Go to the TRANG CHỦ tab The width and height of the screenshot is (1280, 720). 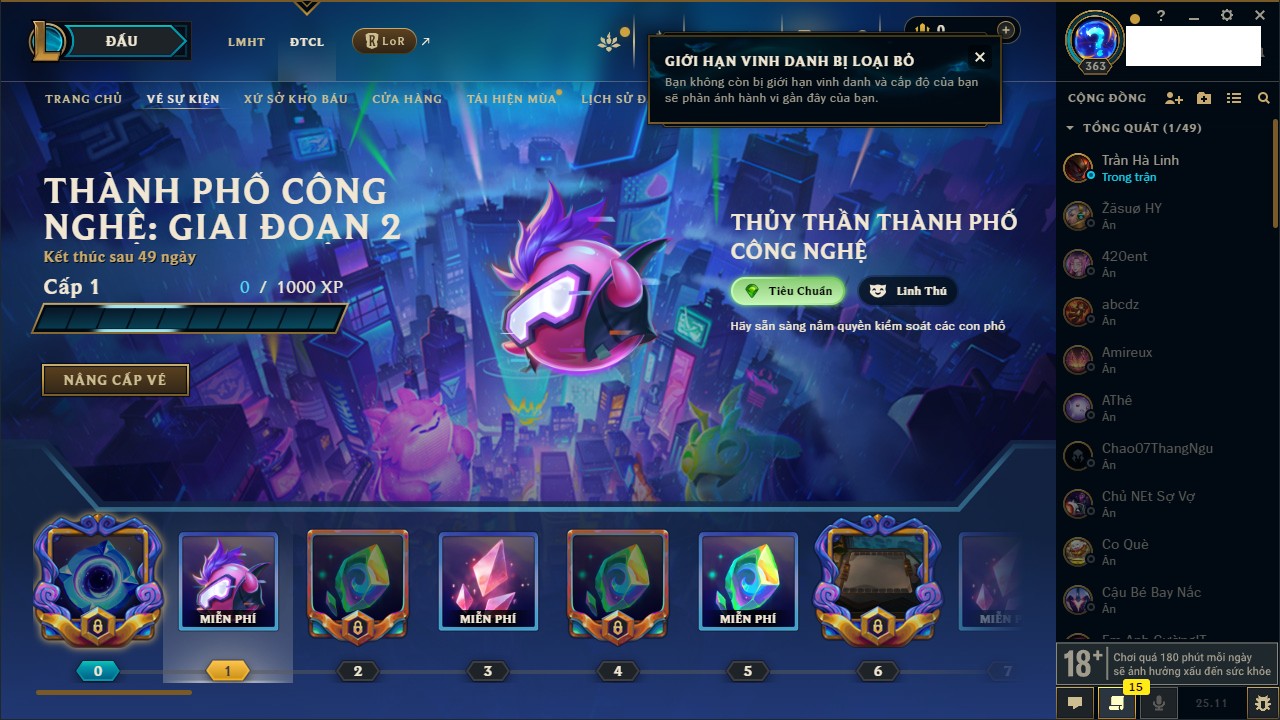click(83, 99)
